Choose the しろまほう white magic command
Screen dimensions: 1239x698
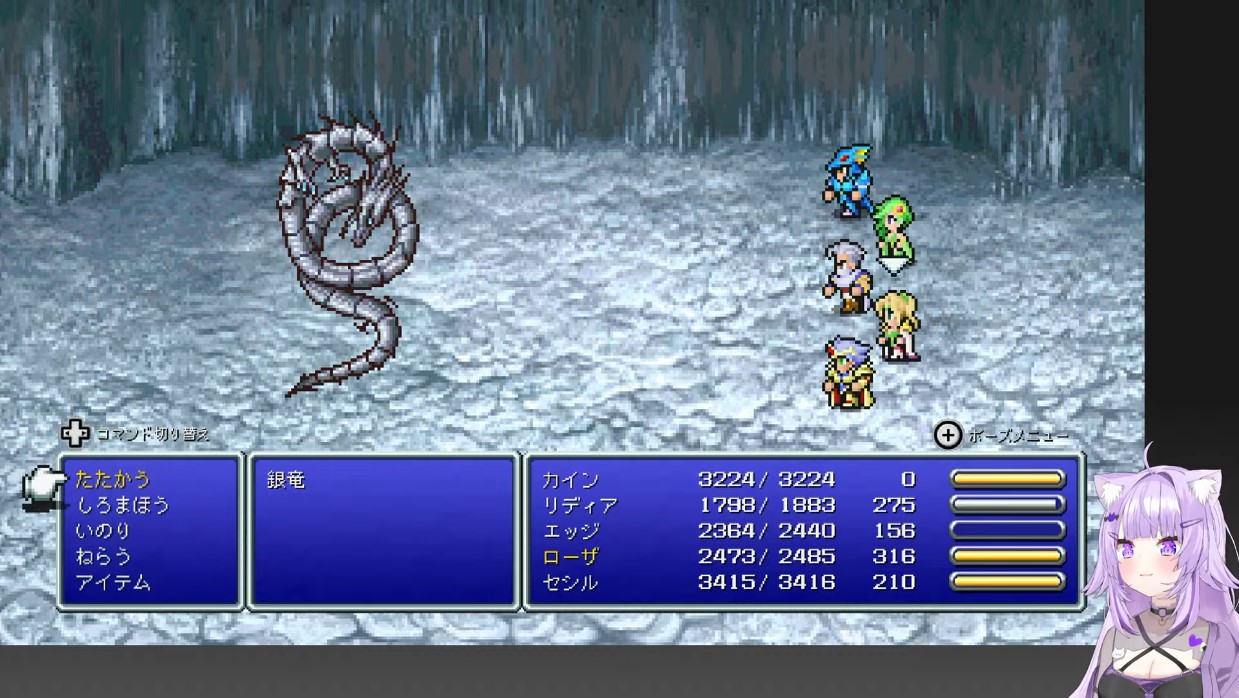(x=123, y=505)
